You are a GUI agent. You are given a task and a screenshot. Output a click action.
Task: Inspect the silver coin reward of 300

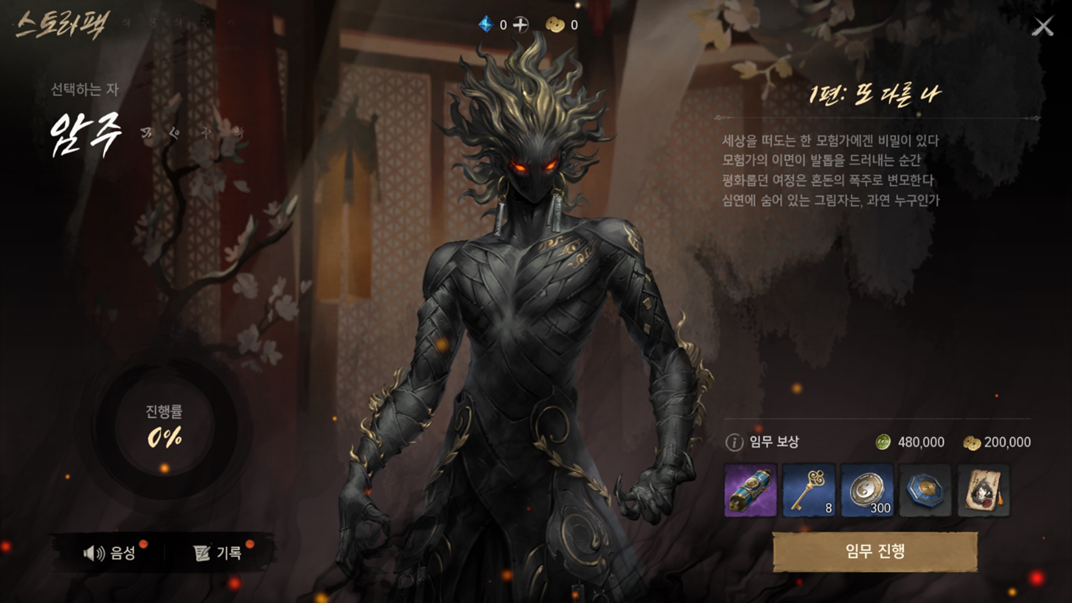(867, 491)
